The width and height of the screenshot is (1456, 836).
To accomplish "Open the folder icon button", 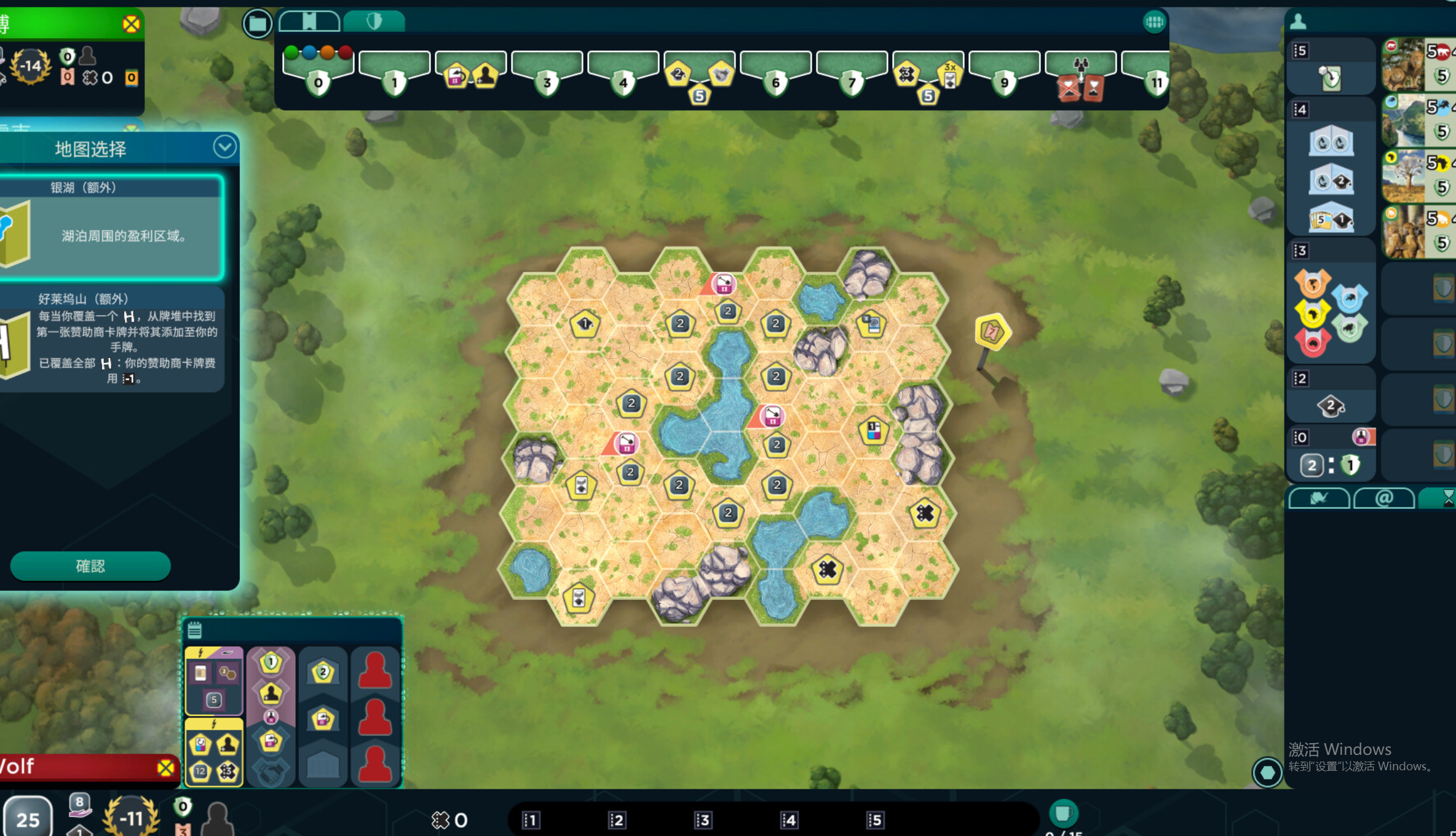I will pos(258,24).
